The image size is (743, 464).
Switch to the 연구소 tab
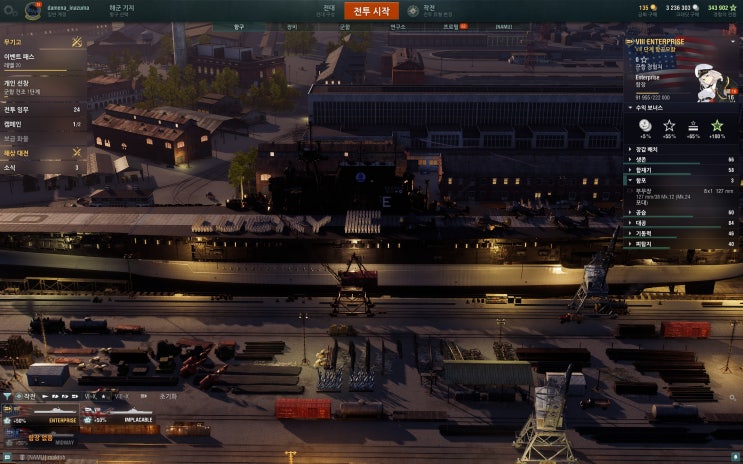[397, 27]
